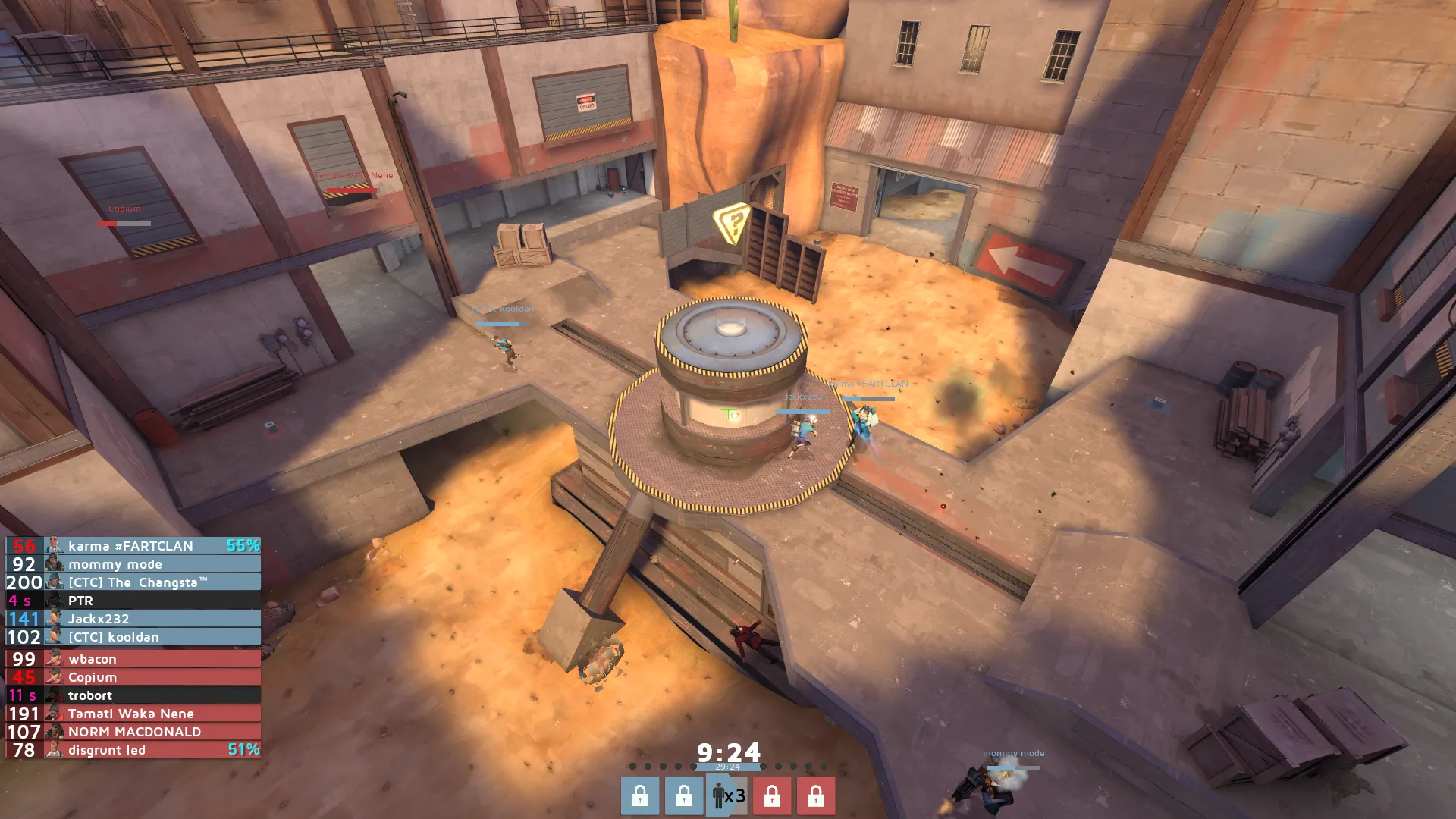Pick the [CTC] kooldan player row
This screenshot has height=819, width=1456.
pos(133,637)
